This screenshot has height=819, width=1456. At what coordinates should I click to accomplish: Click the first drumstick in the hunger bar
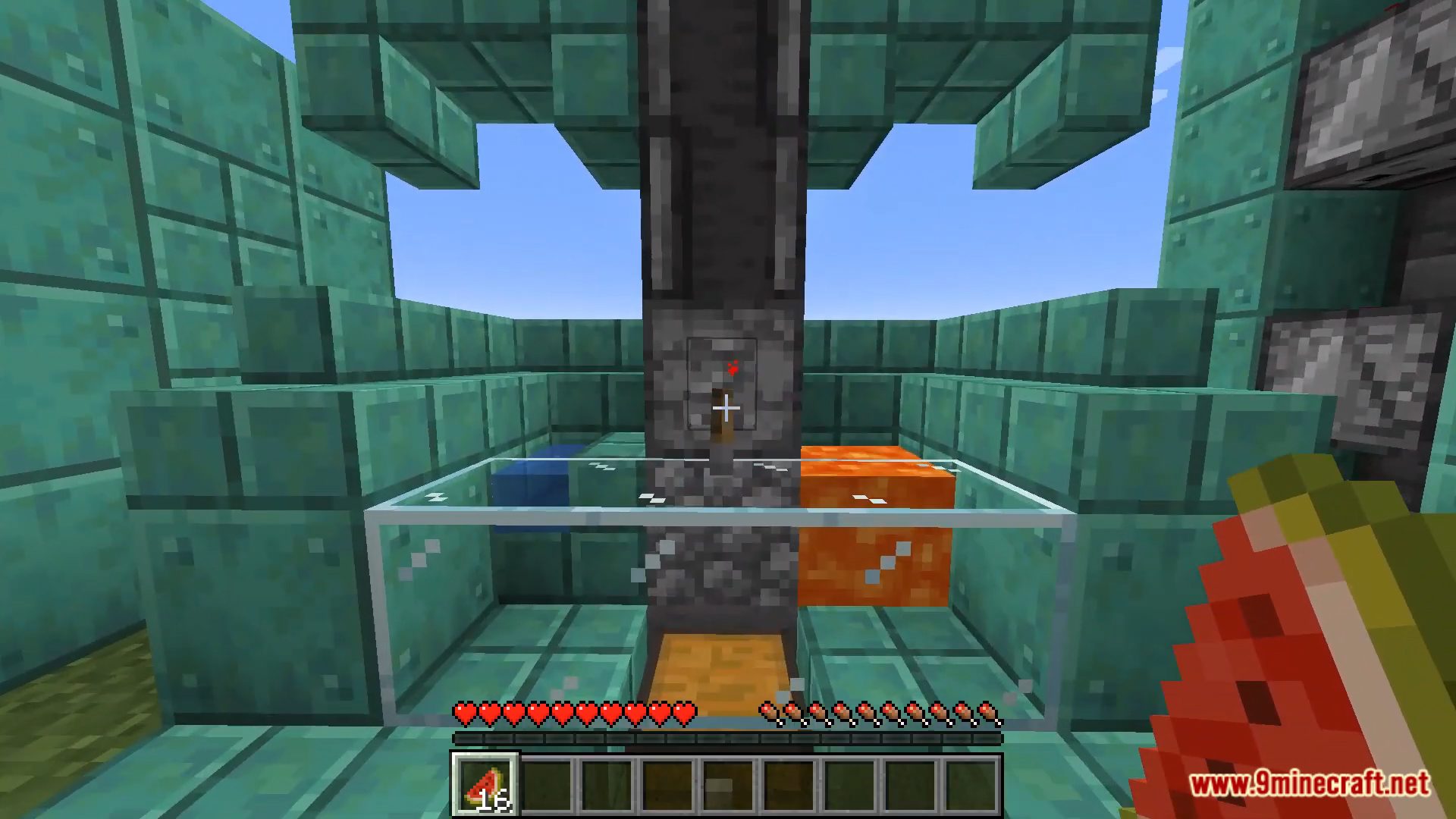770,711
